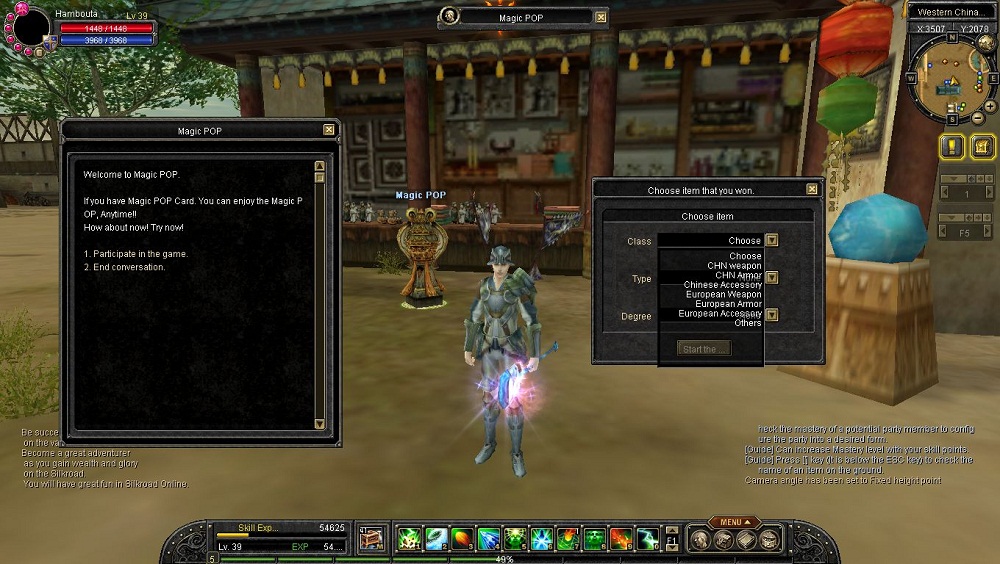Choose 'Participate in the game' dialogue option
Image resolution: width=1000 pixels, height=564 pixels.
[x=136, y=254]
